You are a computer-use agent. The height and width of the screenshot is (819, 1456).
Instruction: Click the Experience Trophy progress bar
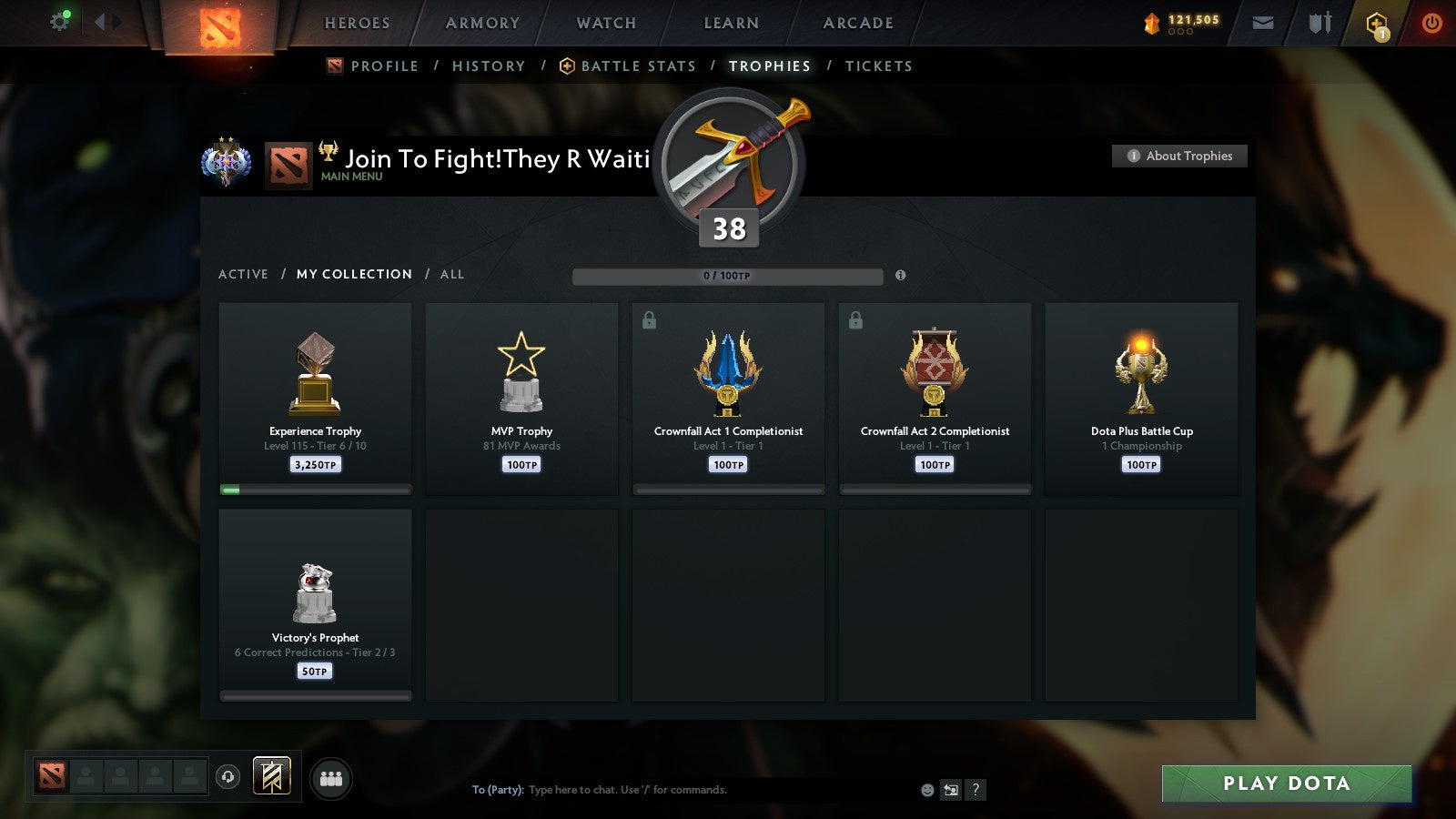point(315,489)
